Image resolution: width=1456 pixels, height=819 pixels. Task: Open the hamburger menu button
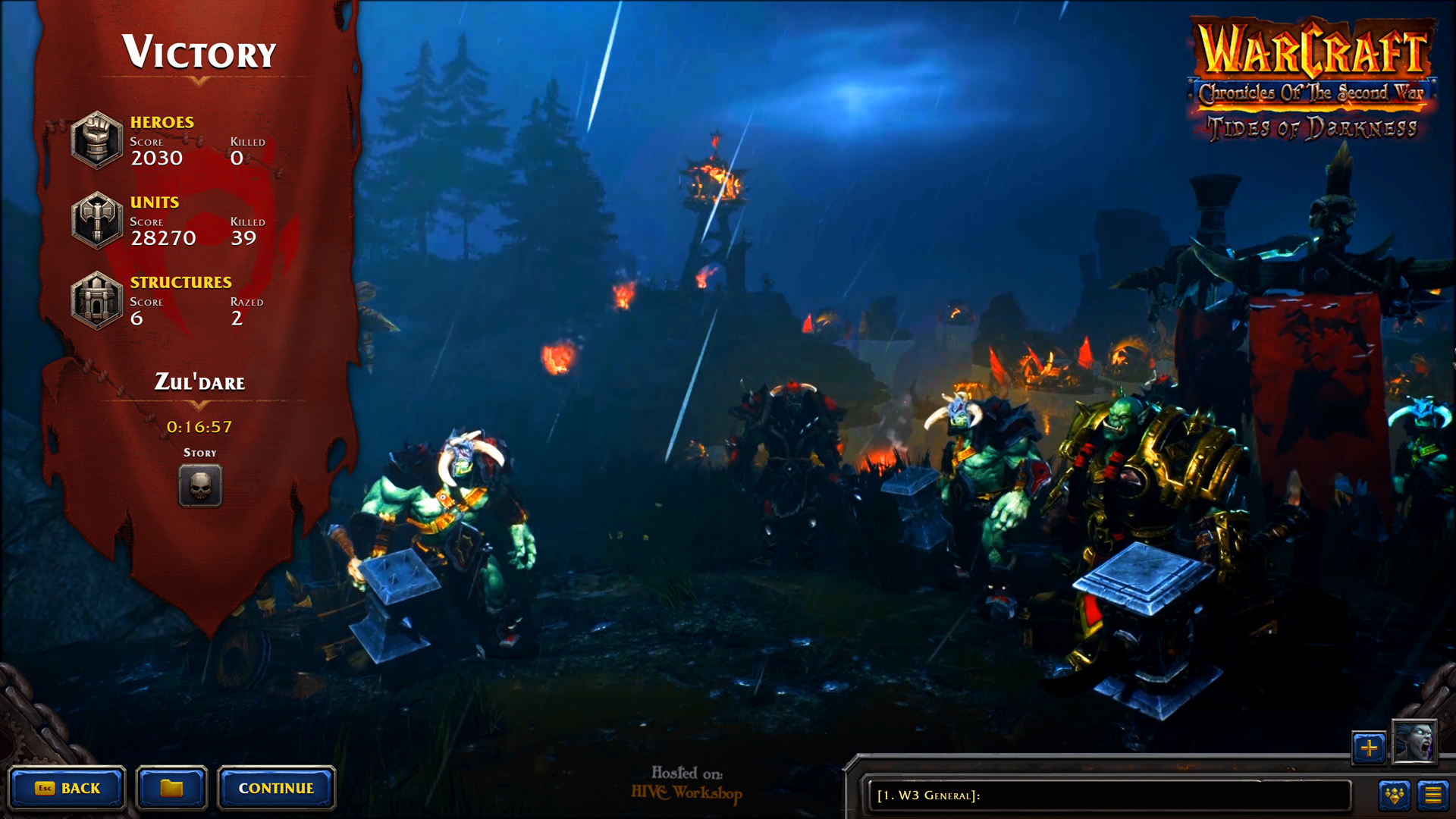tap(1432, 795)
